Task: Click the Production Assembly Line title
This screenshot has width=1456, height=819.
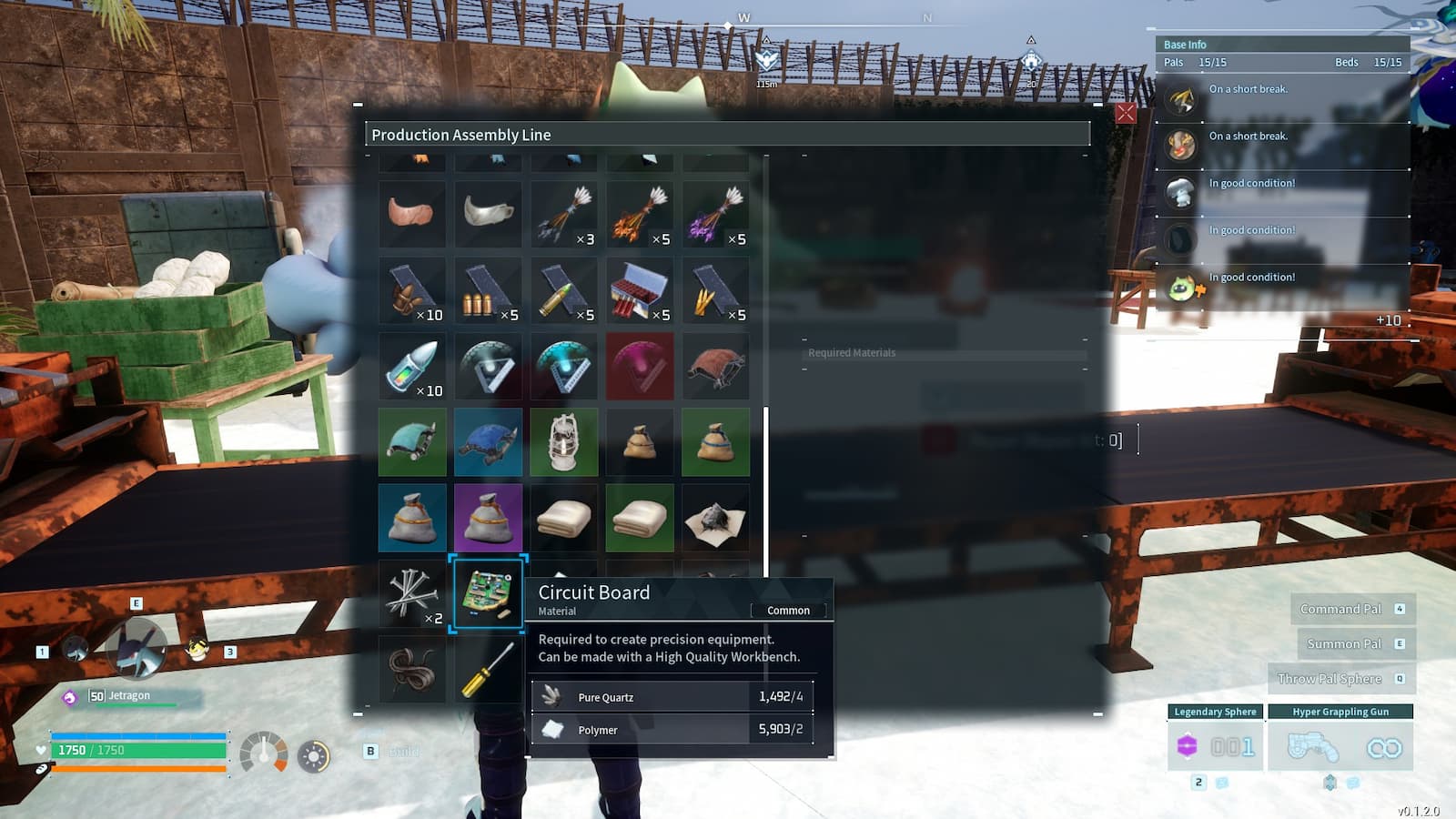Action: (460, 134)
